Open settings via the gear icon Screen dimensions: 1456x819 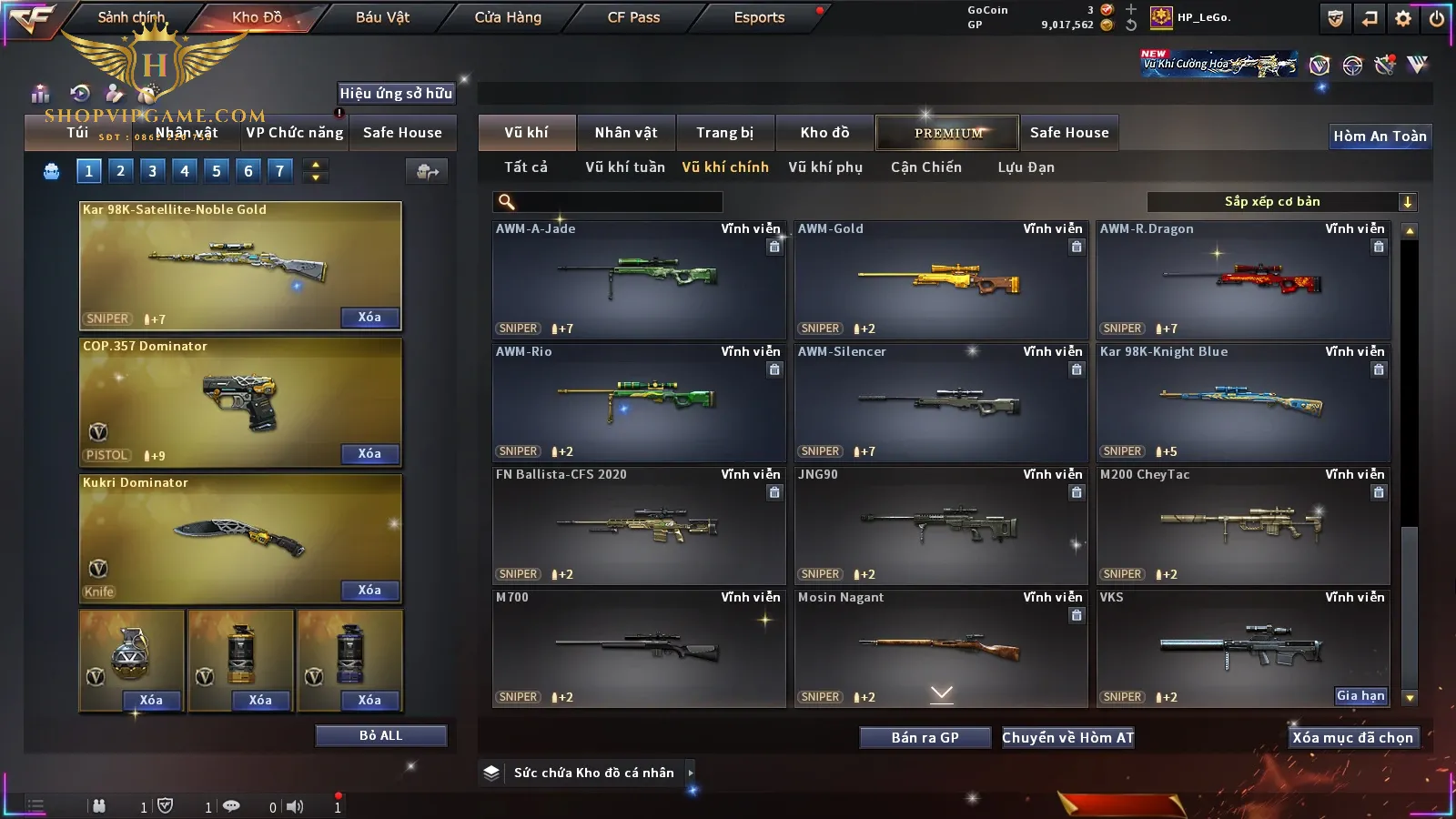1403,18
